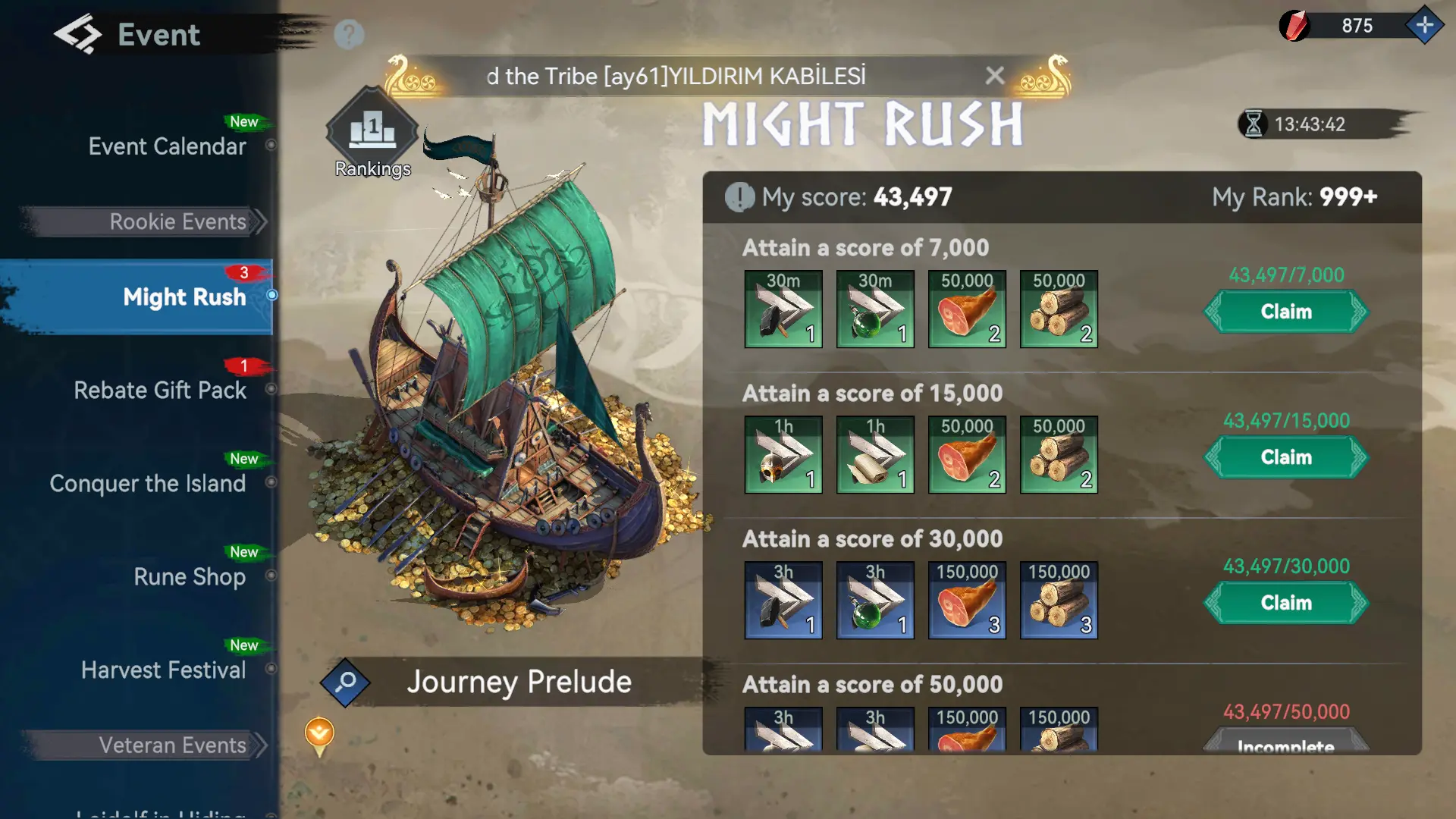
Task: Click the 50,000 meat reward icon
Action: tap(967, 309)
